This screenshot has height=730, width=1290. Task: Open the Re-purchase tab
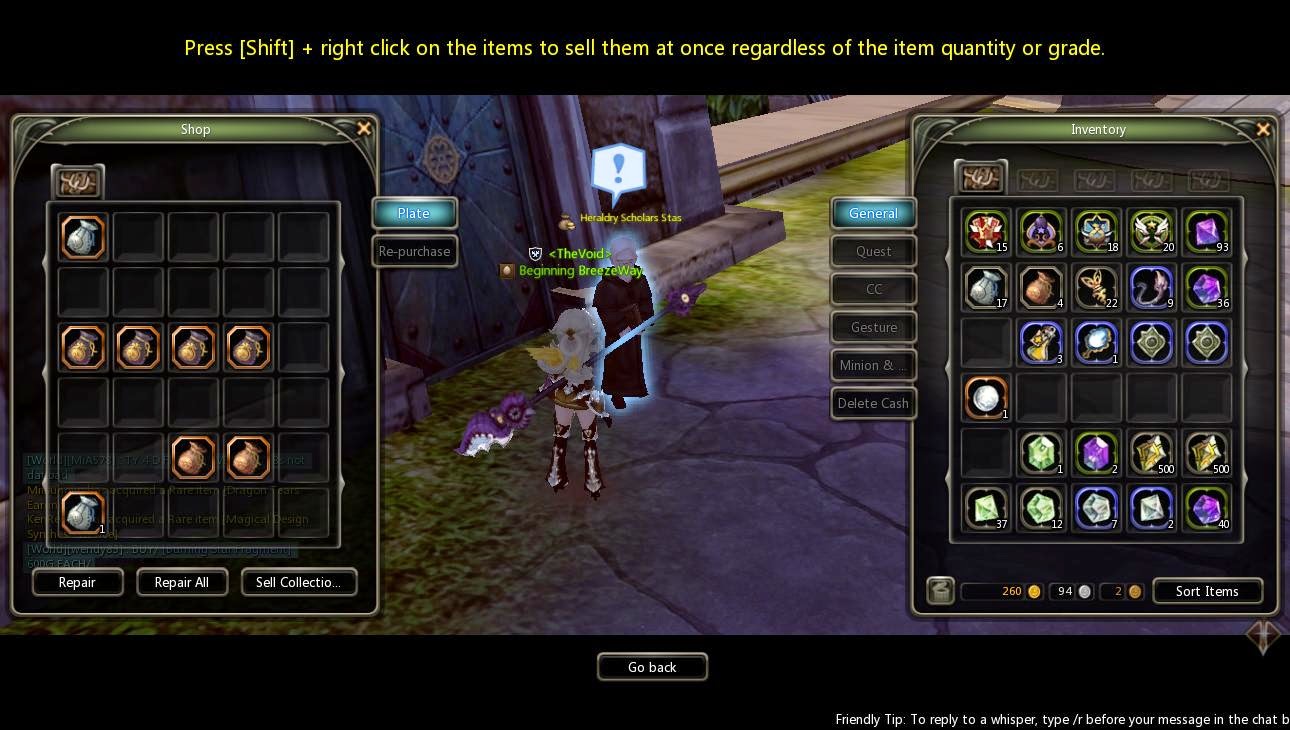[414, 251]
